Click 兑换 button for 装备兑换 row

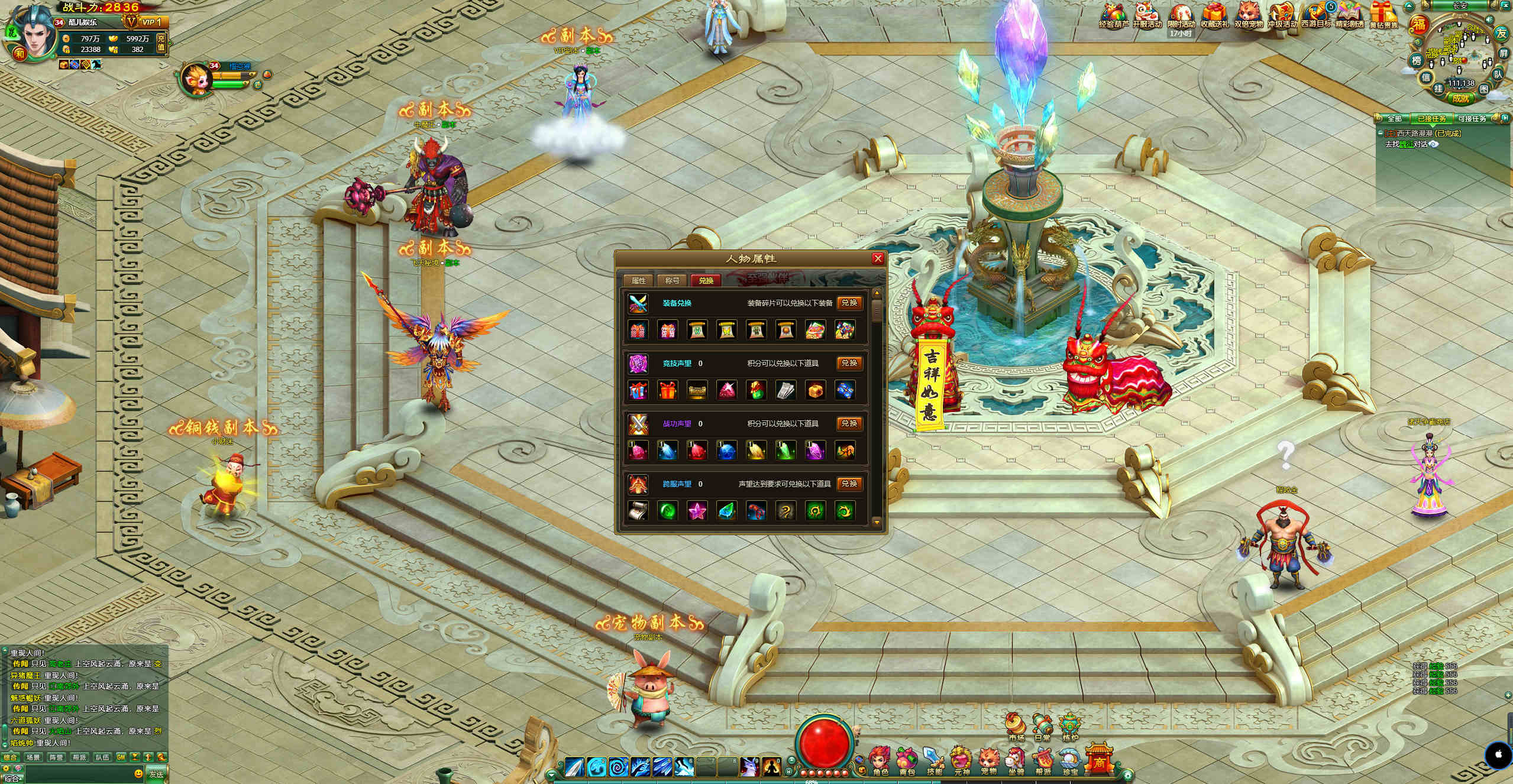point(849,303)
